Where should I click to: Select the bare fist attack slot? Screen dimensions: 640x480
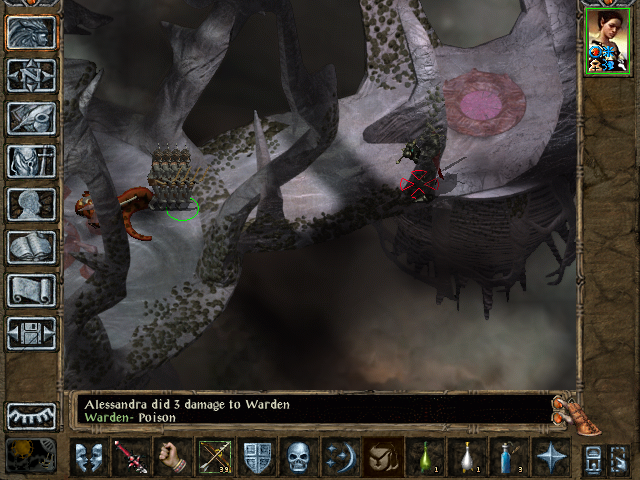click(173, 457)
